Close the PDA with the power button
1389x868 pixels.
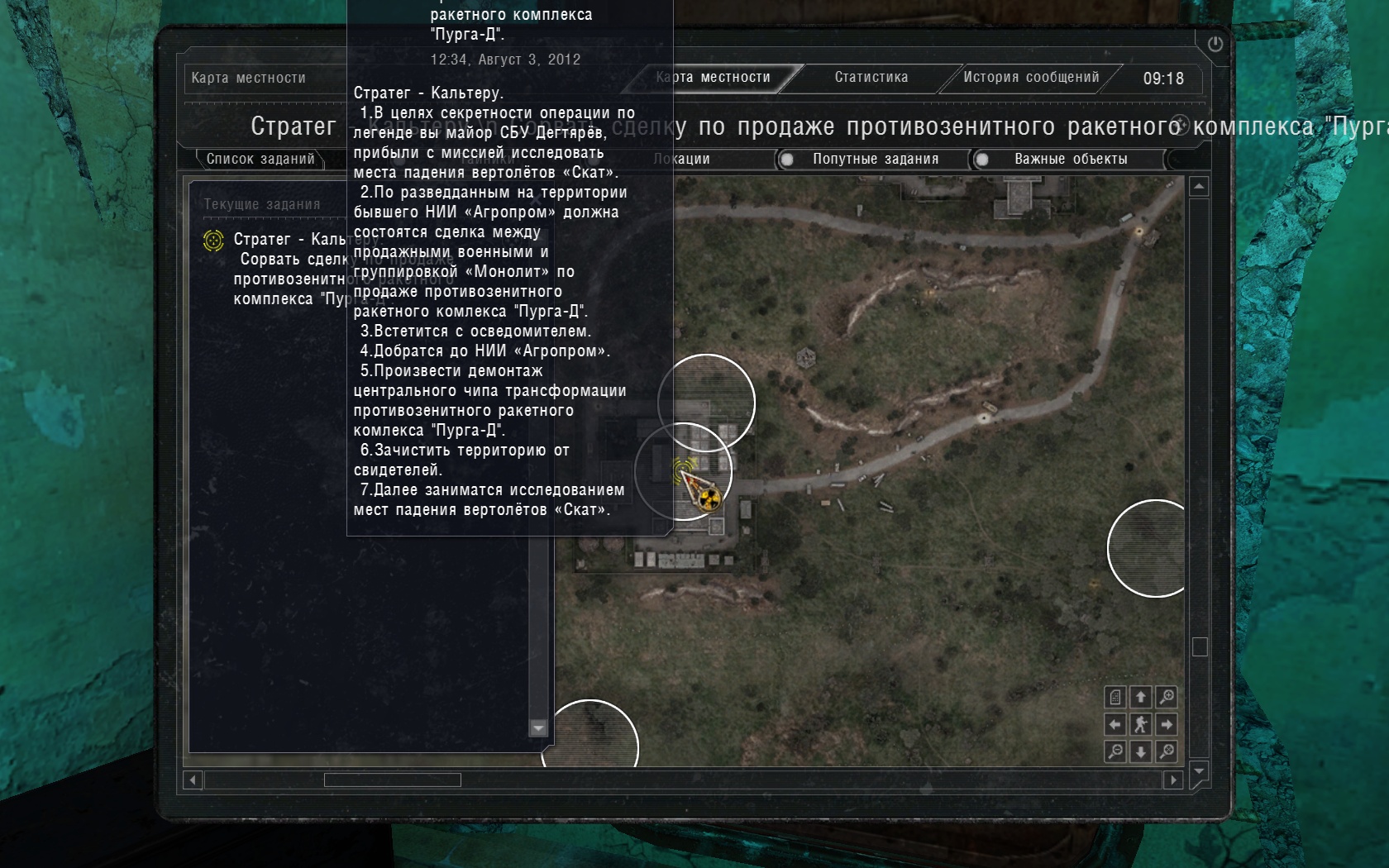pyautogui.click(x=1215, y=45)
